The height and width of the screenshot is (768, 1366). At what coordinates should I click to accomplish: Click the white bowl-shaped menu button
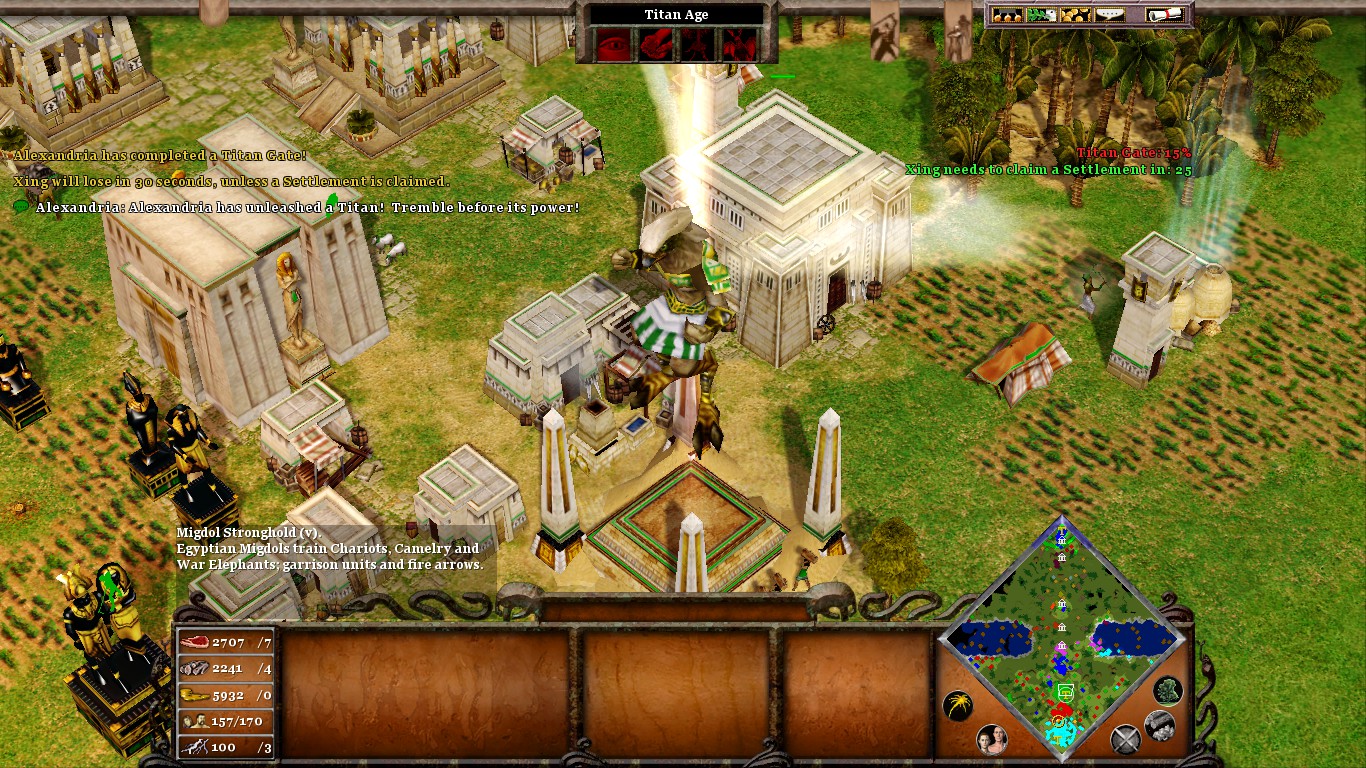1109,15
